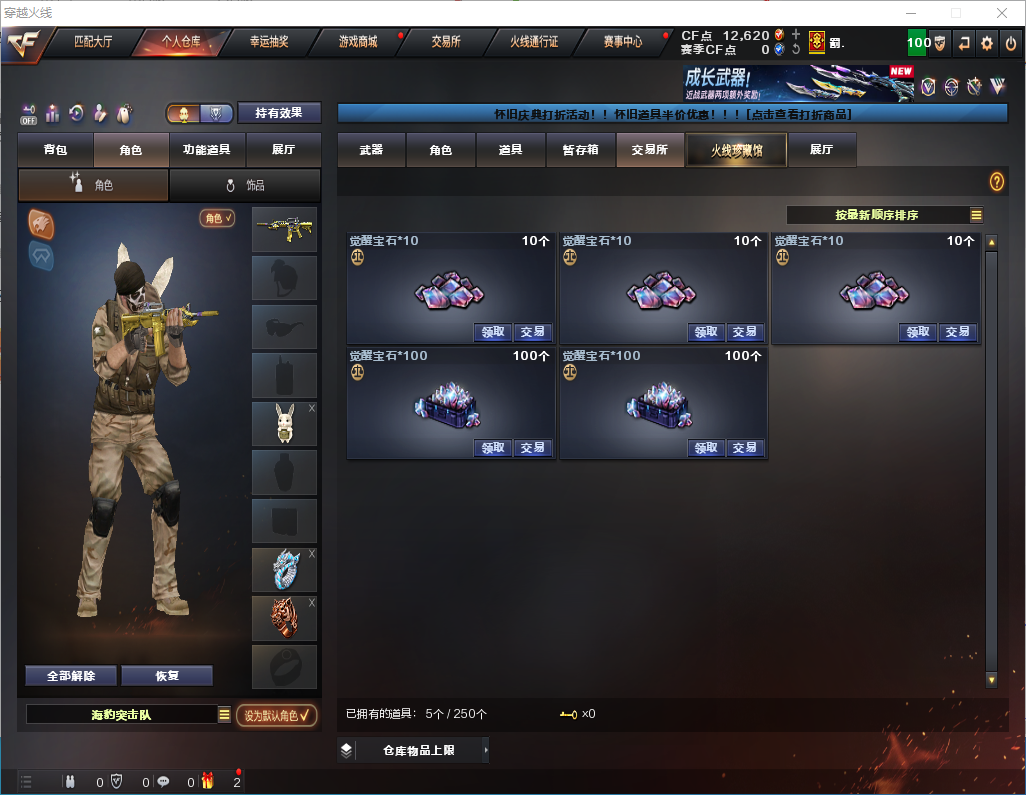Switch to the 武器 warehouse tab

[x=371, y=150]
